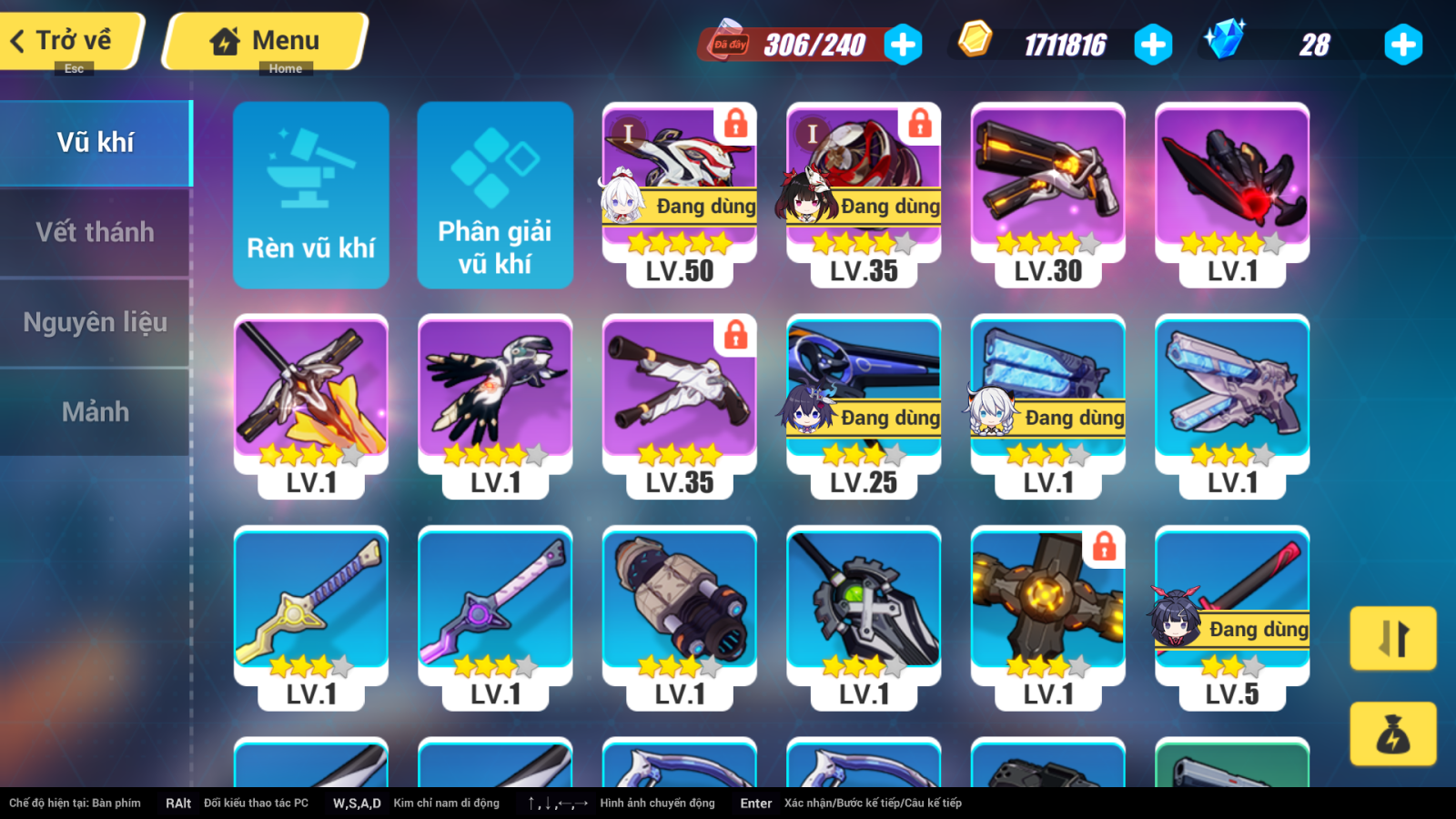Click the plus icon next to the stamina counter

902,44
